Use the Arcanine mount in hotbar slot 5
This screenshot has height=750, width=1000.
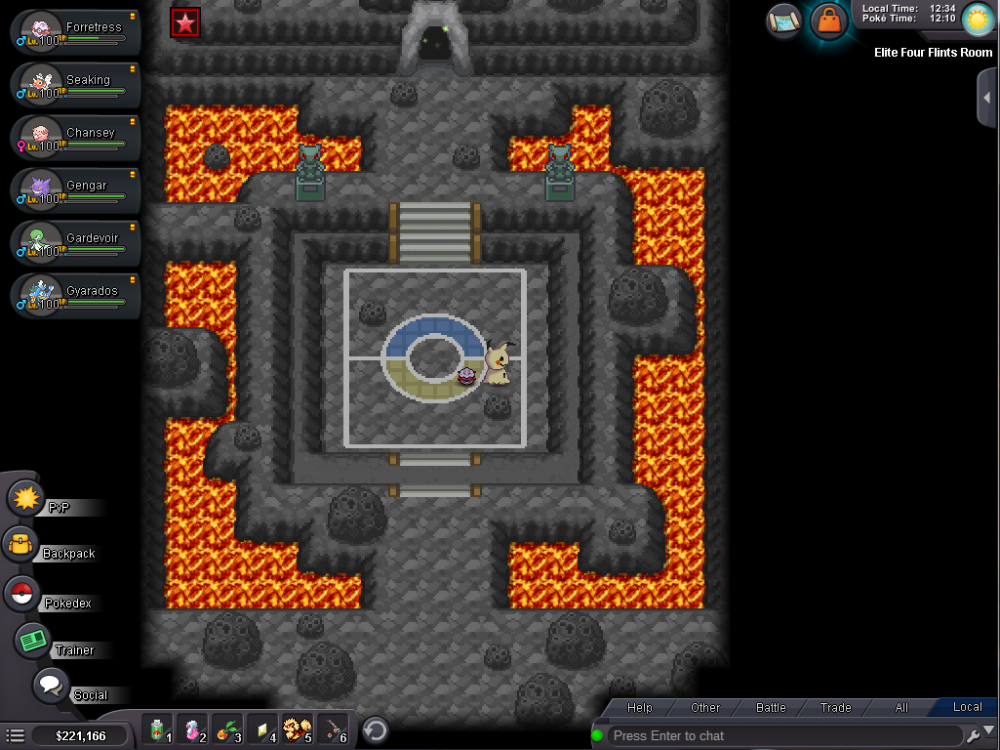click(x=297, y=730)
